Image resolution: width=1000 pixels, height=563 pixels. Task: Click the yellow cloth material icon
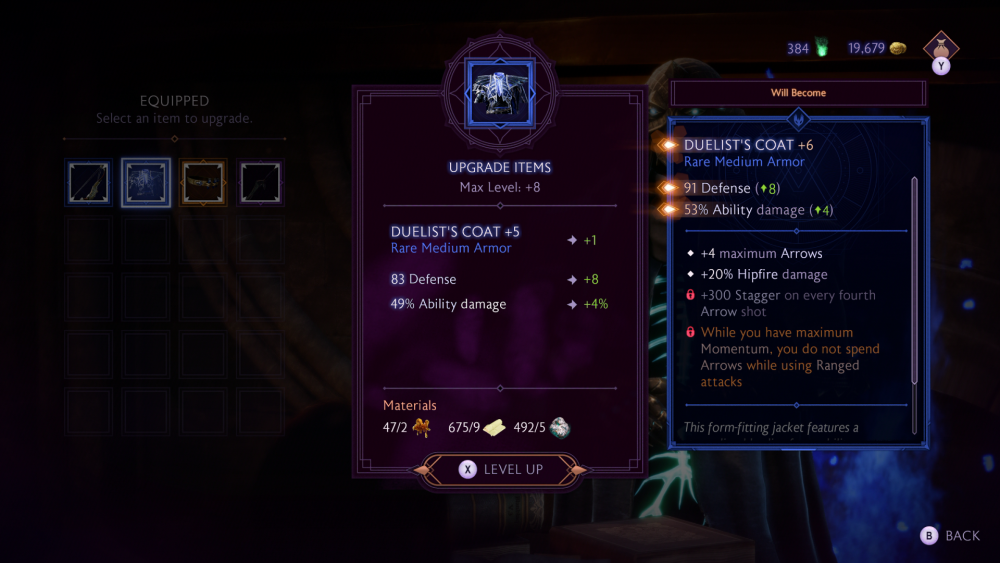pos(495,429)
